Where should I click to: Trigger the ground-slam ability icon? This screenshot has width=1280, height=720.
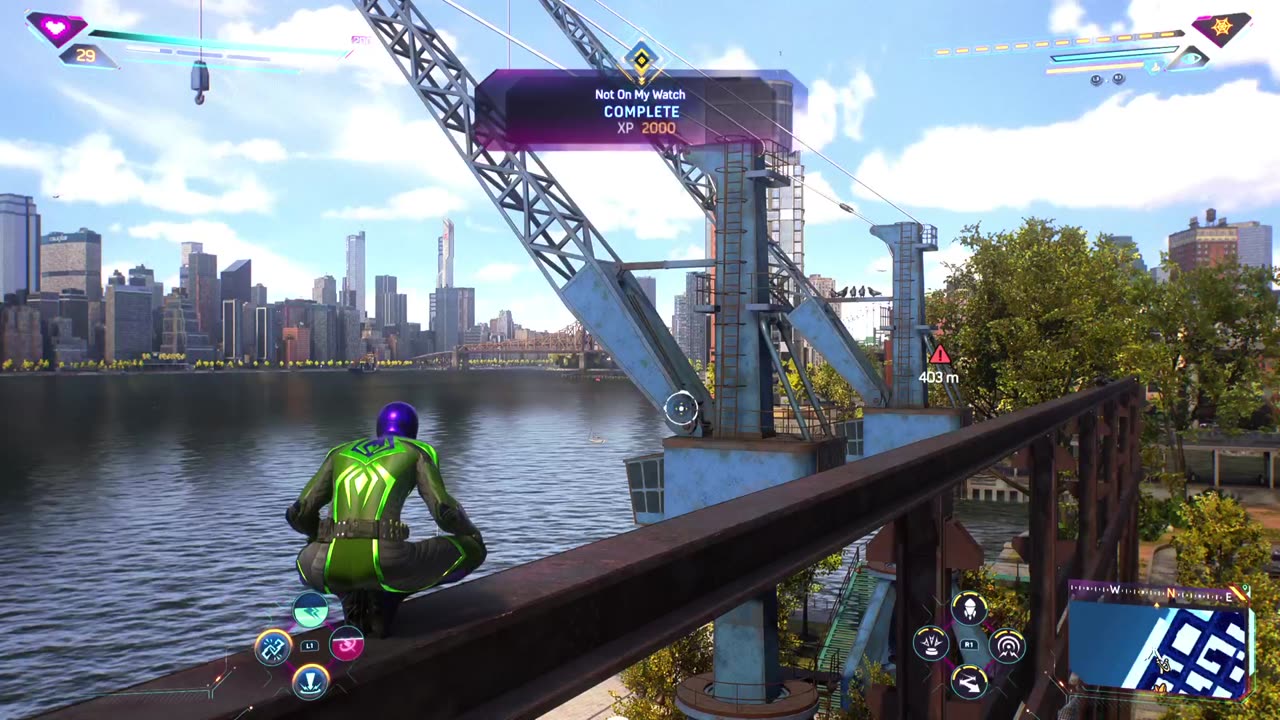point(310,682)
